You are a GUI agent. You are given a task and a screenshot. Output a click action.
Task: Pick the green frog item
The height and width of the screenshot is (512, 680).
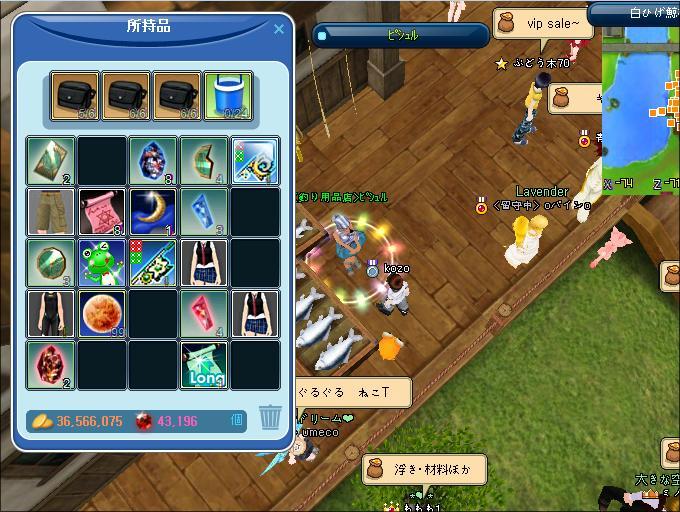(x=101, y=264)
